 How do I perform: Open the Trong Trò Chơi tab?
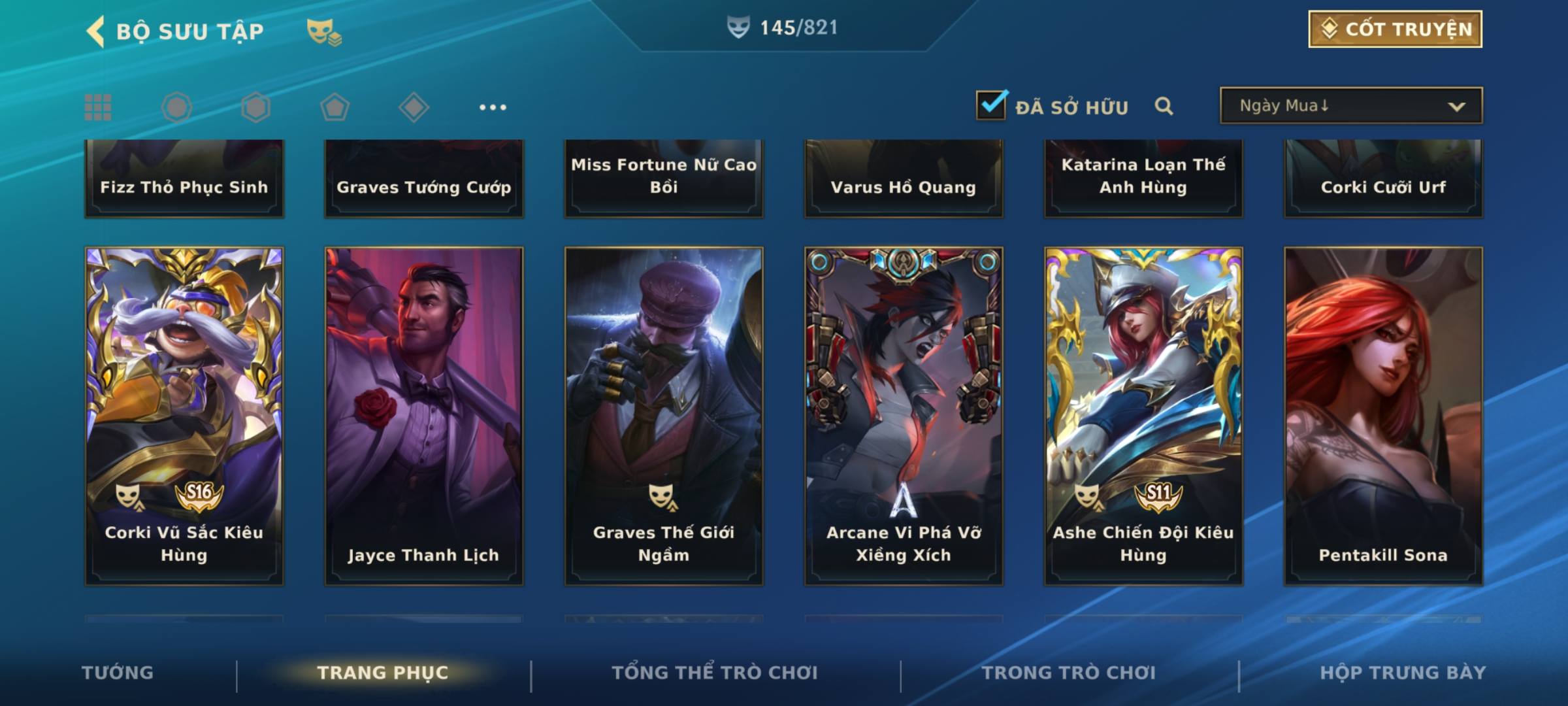point(1069,673)
